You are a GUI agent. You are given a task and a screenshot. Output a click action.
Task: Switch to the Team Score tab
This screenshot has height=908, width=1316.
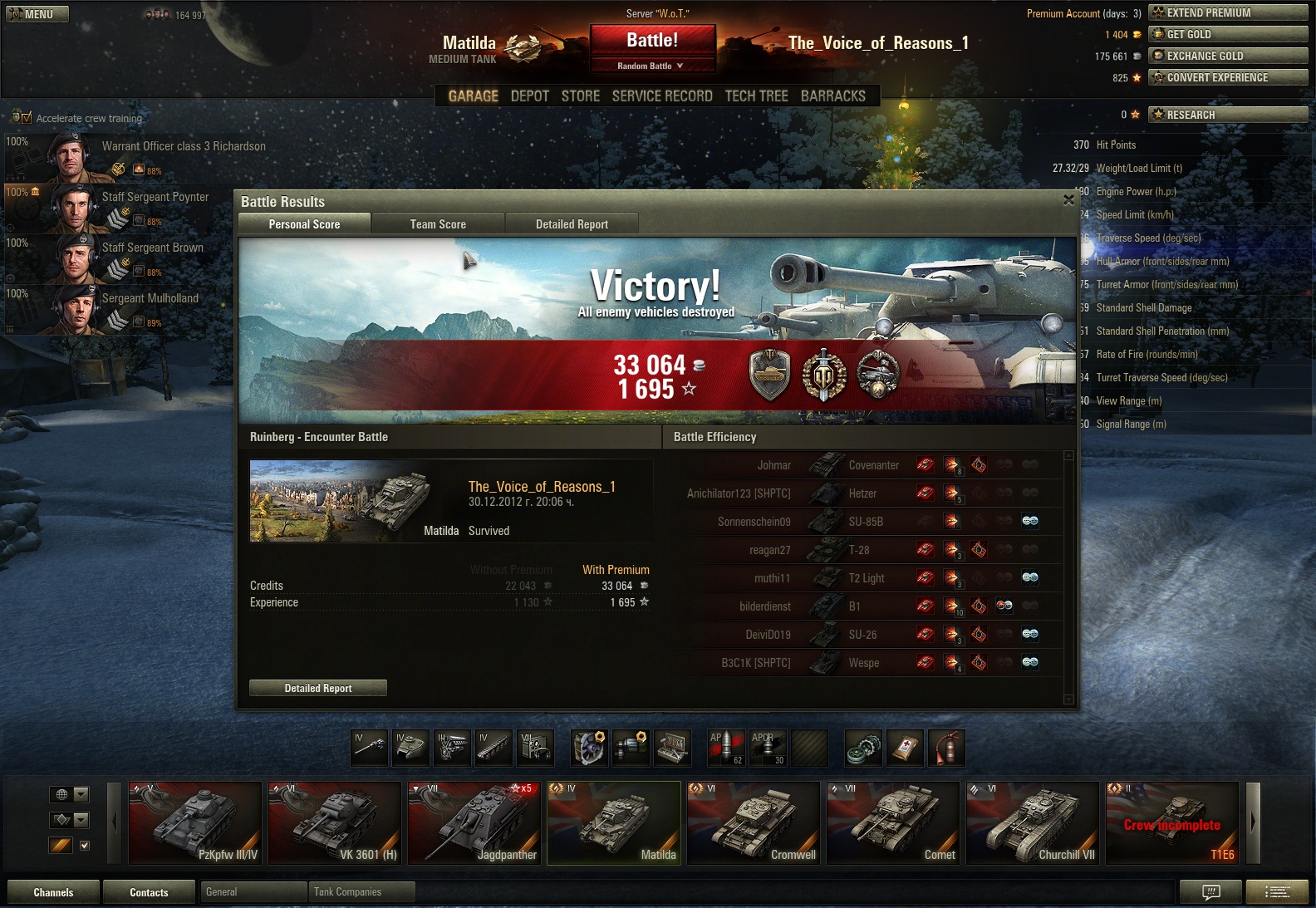[x=438, y=224]
